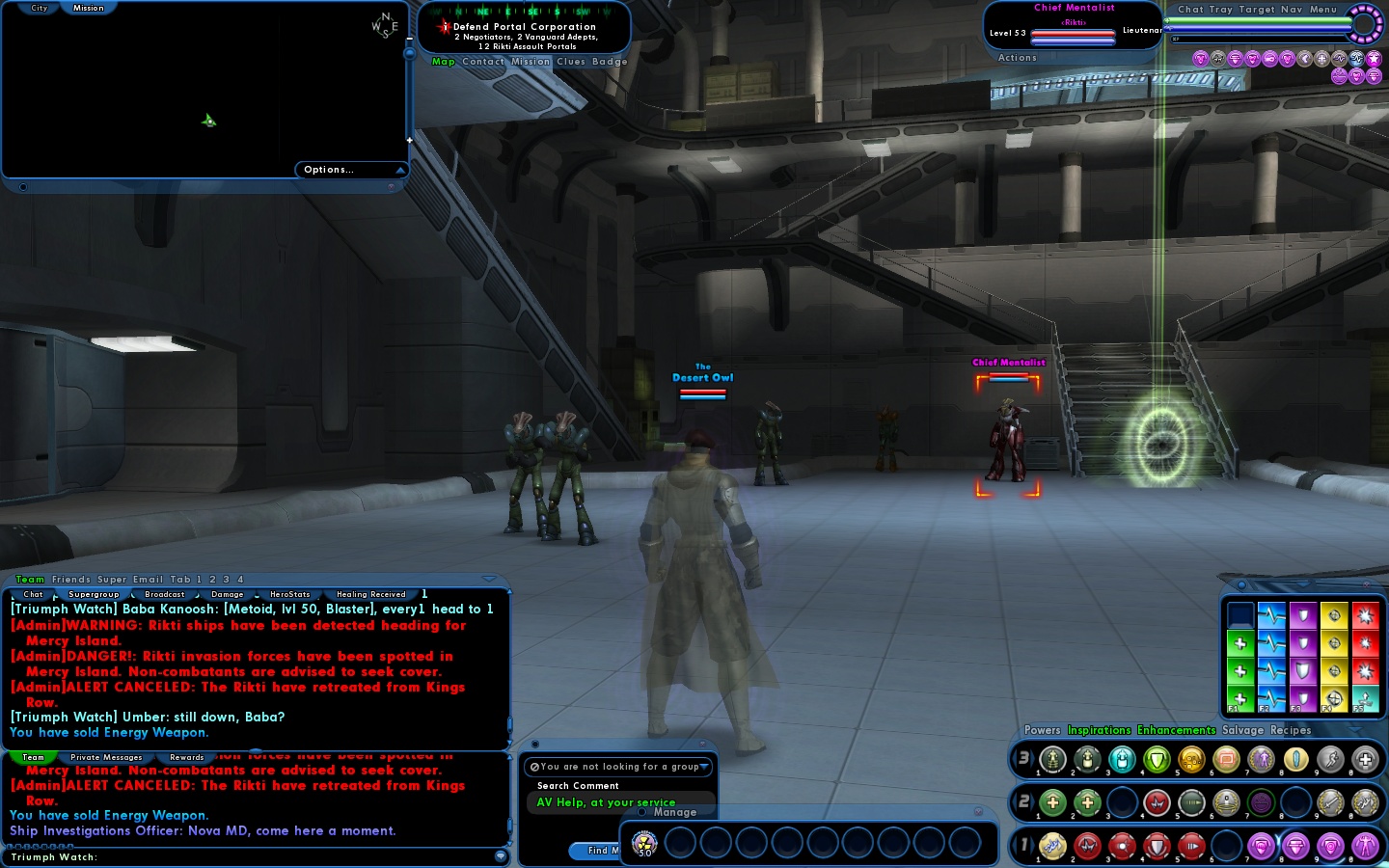Switch to the Mission tab on the map window

point(88,8)
